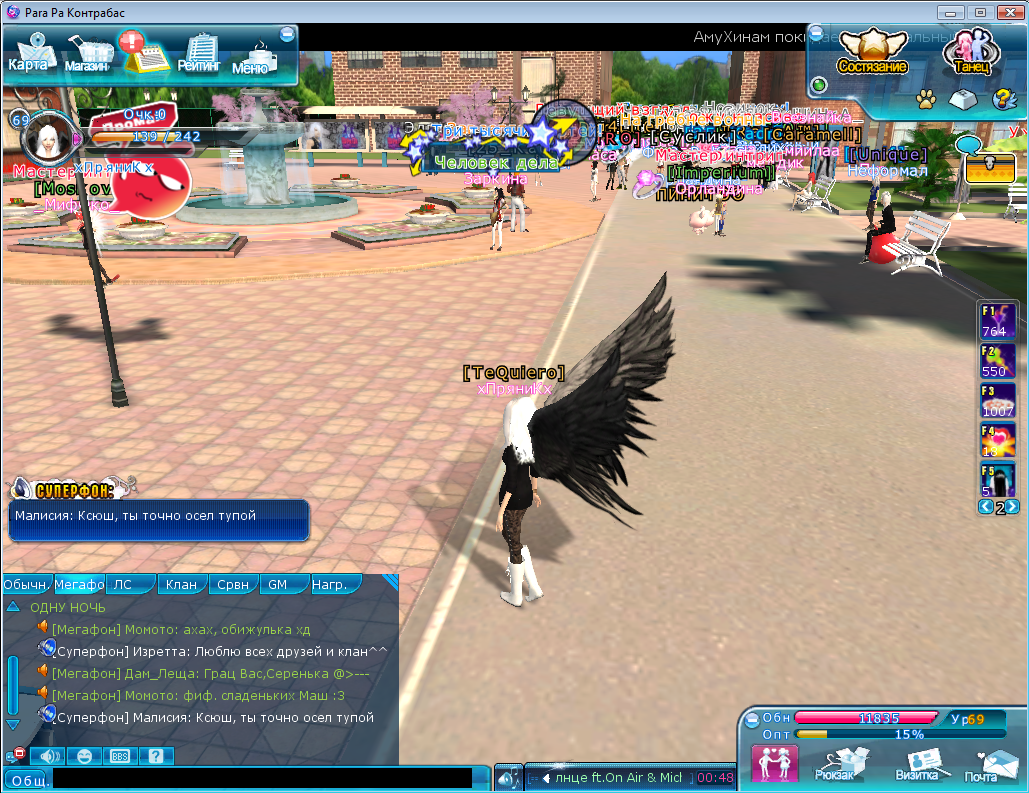1029x793 pixels.
Task: Start the Танец dance mode
Action: point(971,52)
